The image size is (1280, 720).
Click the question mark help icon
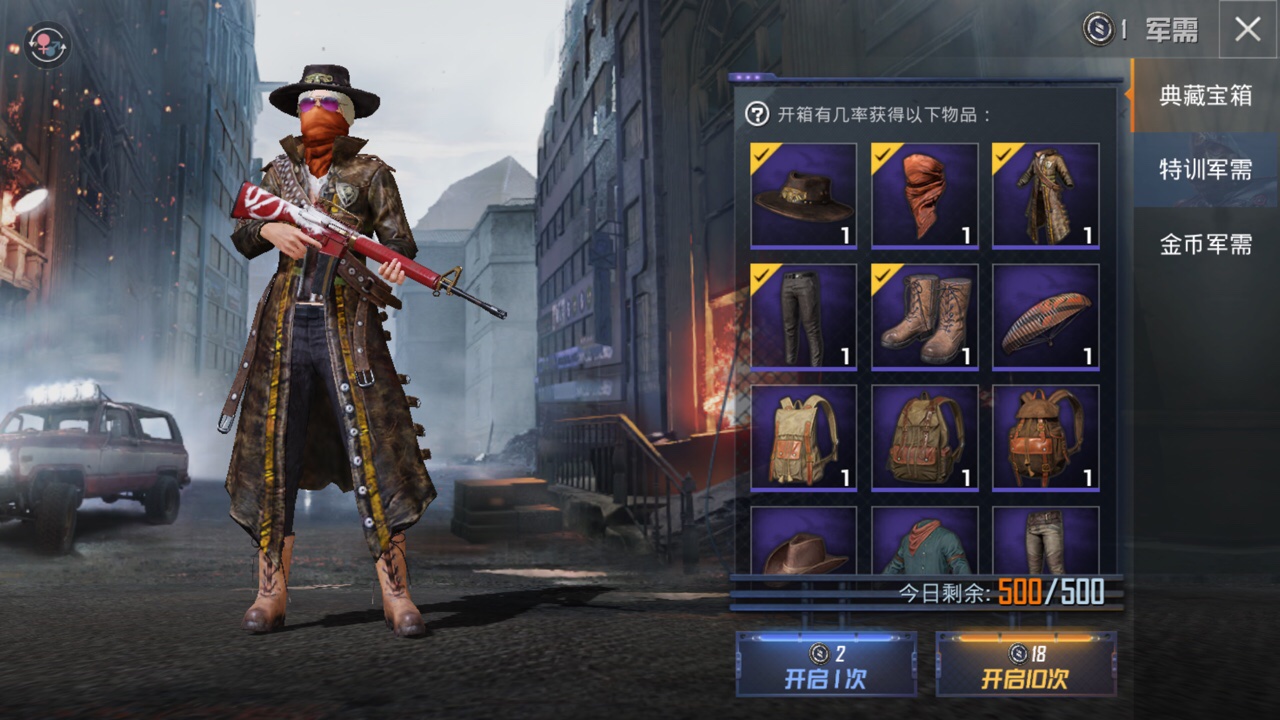[757, 114]
